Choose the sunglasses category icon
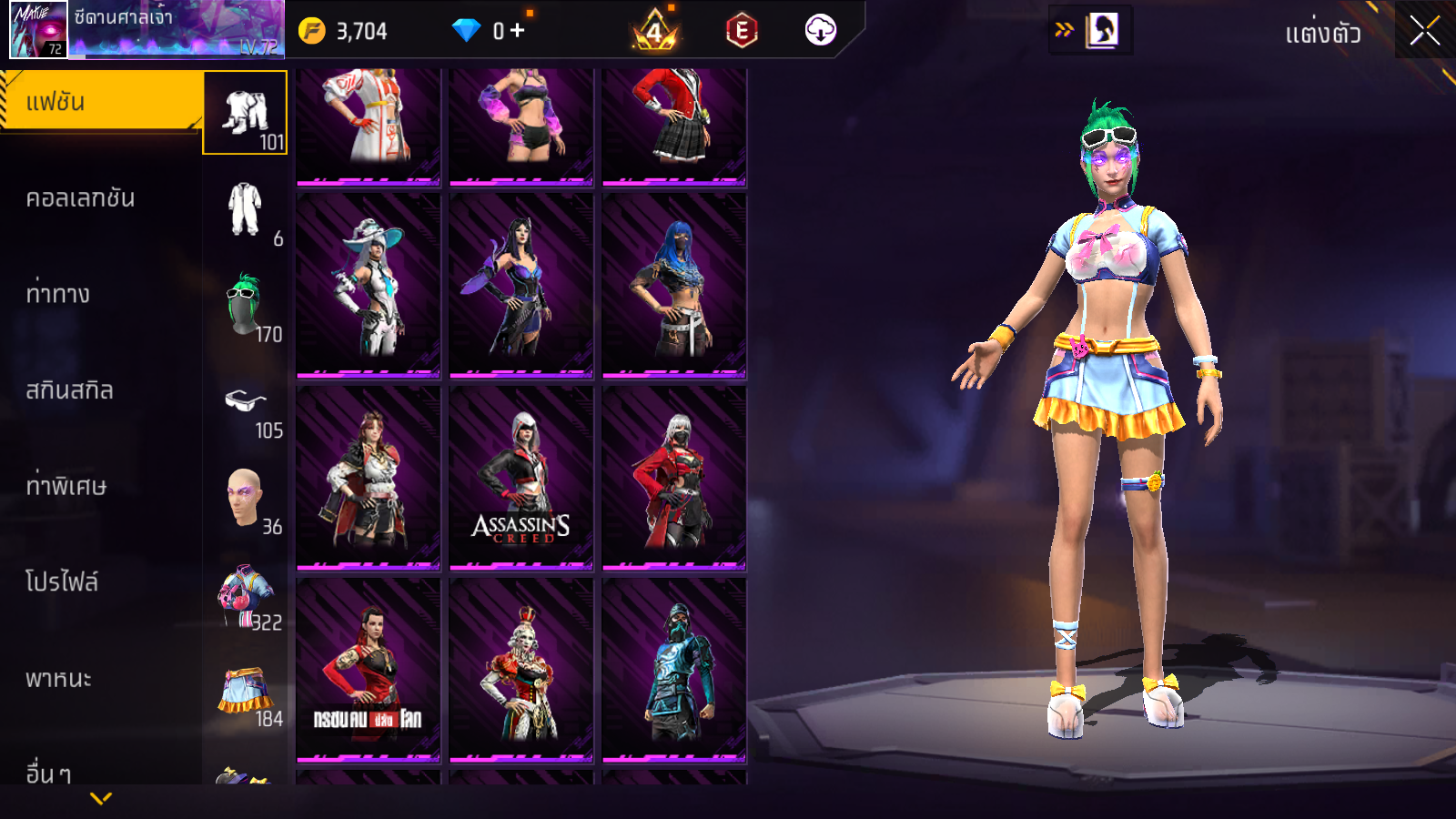The width and height of the screenshot is (1456, 819). point(245,401)
